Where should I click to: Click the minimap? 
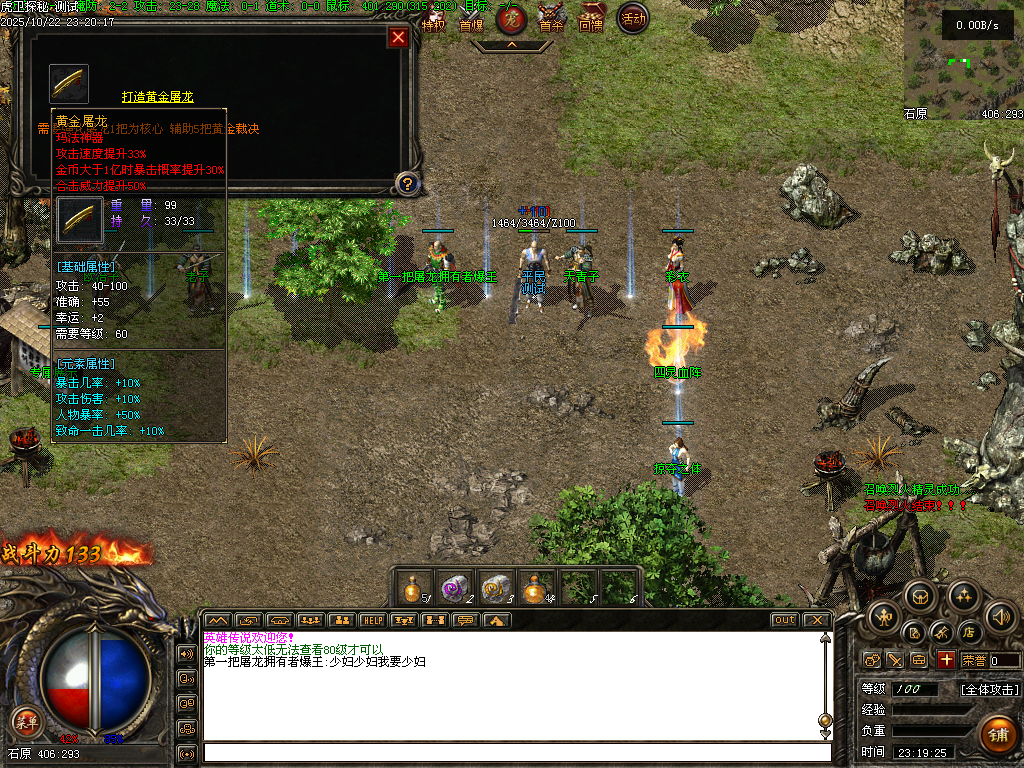tap(963, 60)
